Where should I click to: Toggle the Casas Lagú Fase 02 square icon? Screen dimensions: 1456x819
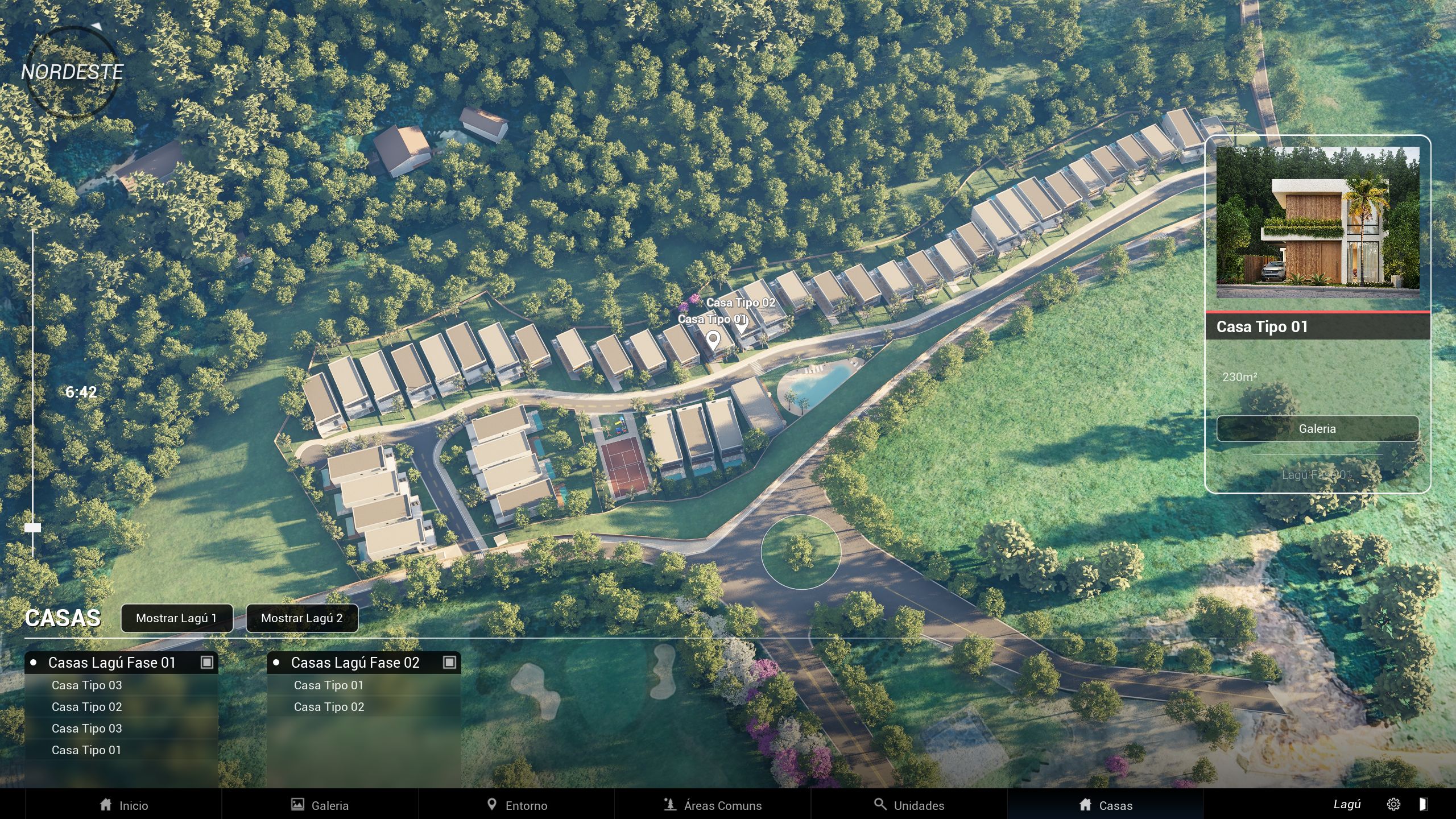(449, 663)
